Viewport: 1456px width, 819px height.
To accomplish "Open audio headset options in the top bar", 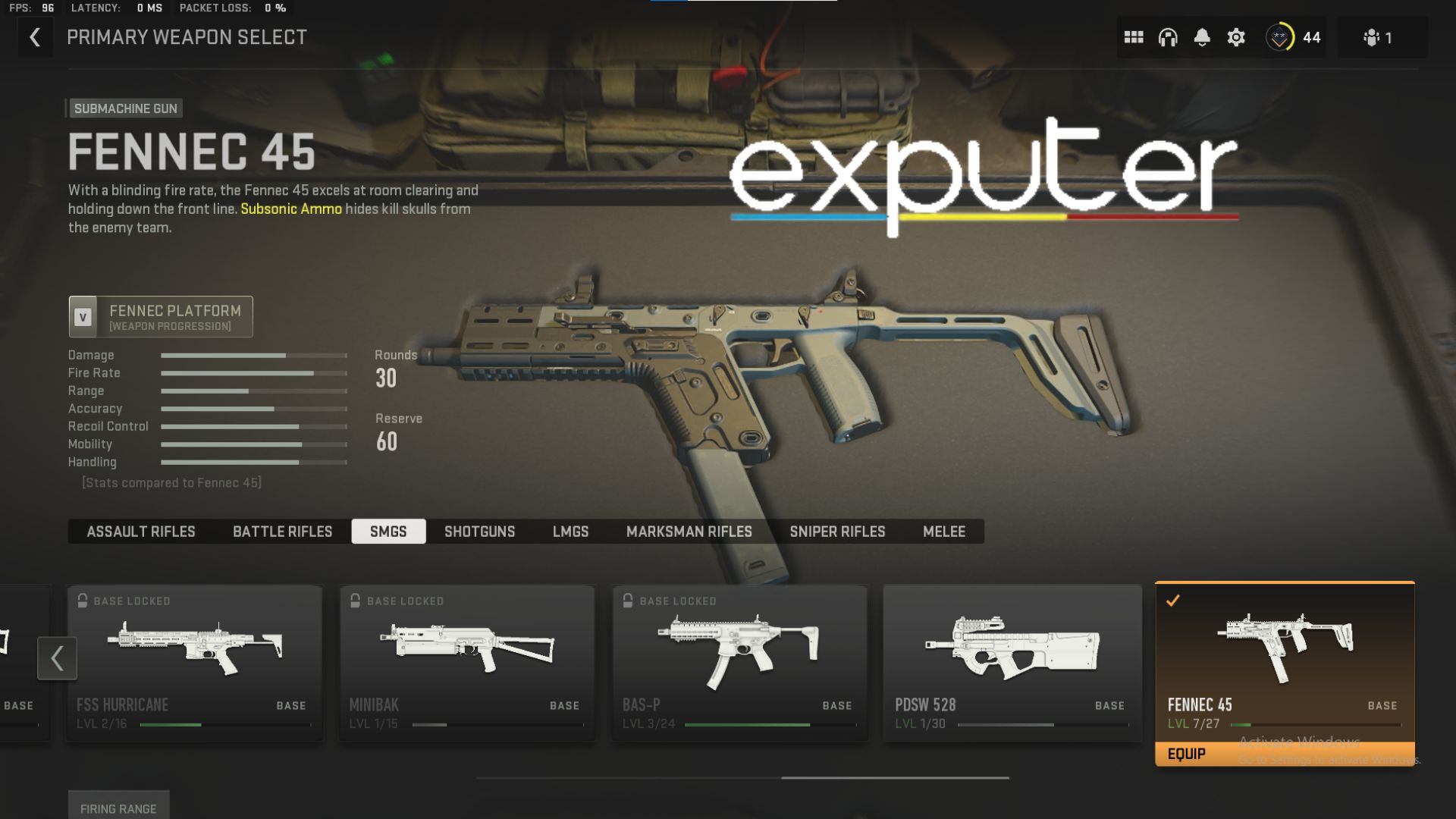I will tap(1169, 36).
